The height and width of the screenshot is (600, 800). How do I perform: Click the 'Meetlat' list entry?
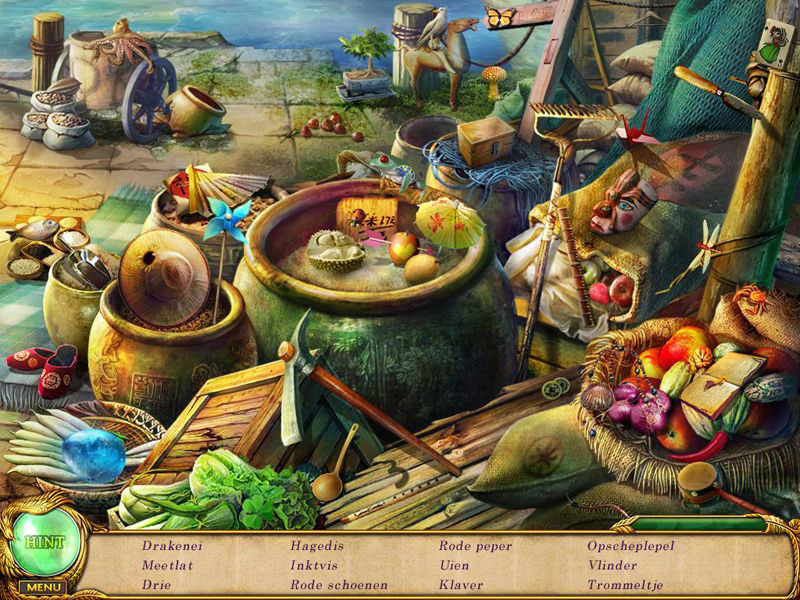pyautogui.click(x=164, y=565)
